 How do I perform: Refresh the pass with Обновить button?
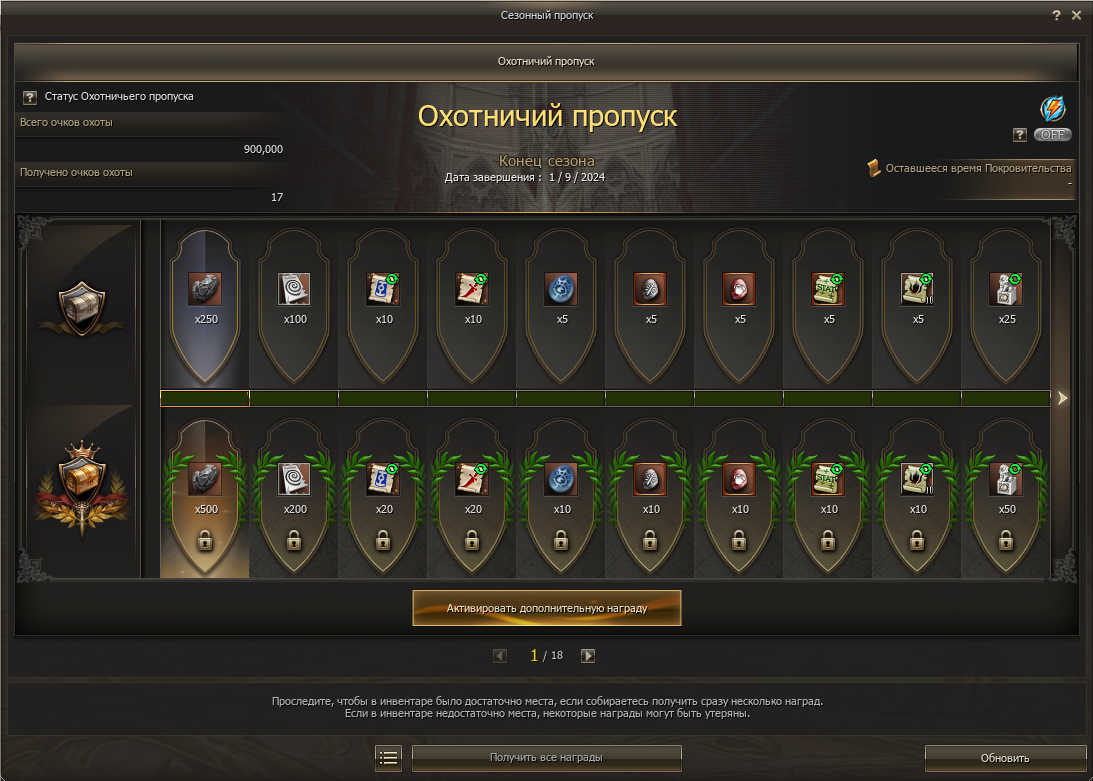point(1004,758)
